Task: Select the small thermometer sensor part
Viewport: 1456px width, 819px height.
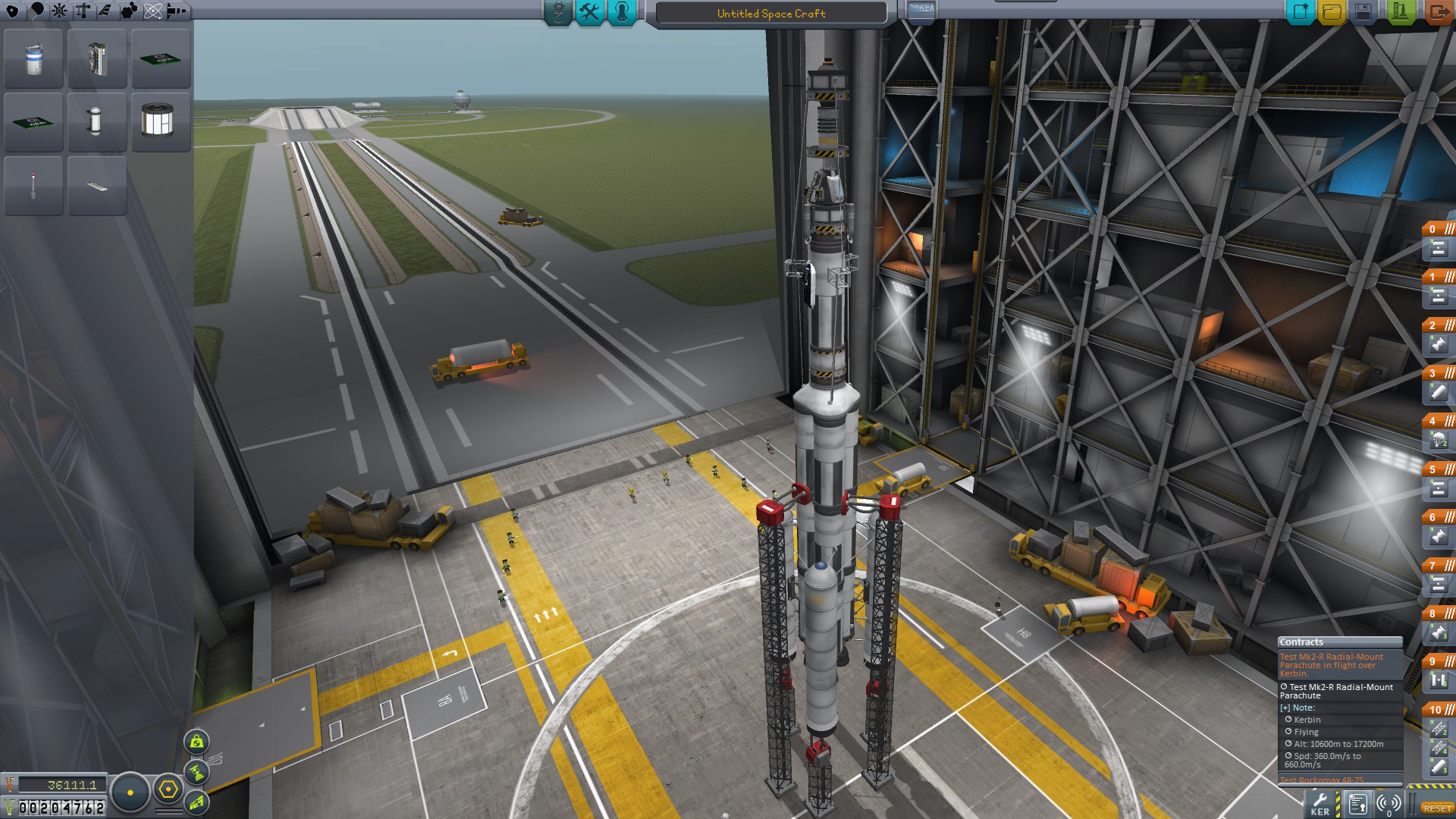Action: point(33,185)
